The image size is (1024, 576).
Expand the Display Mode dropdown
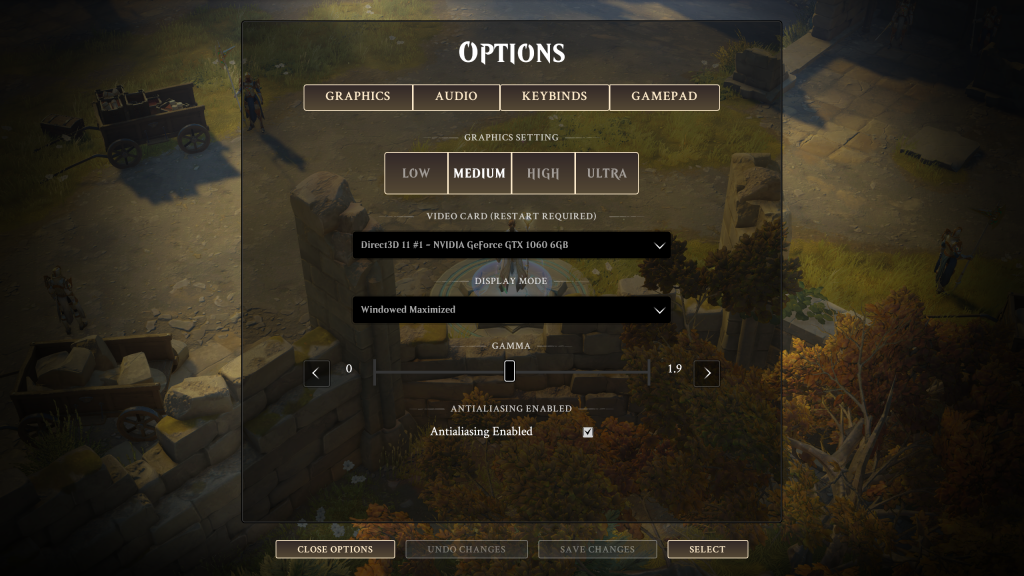(511, 310)
